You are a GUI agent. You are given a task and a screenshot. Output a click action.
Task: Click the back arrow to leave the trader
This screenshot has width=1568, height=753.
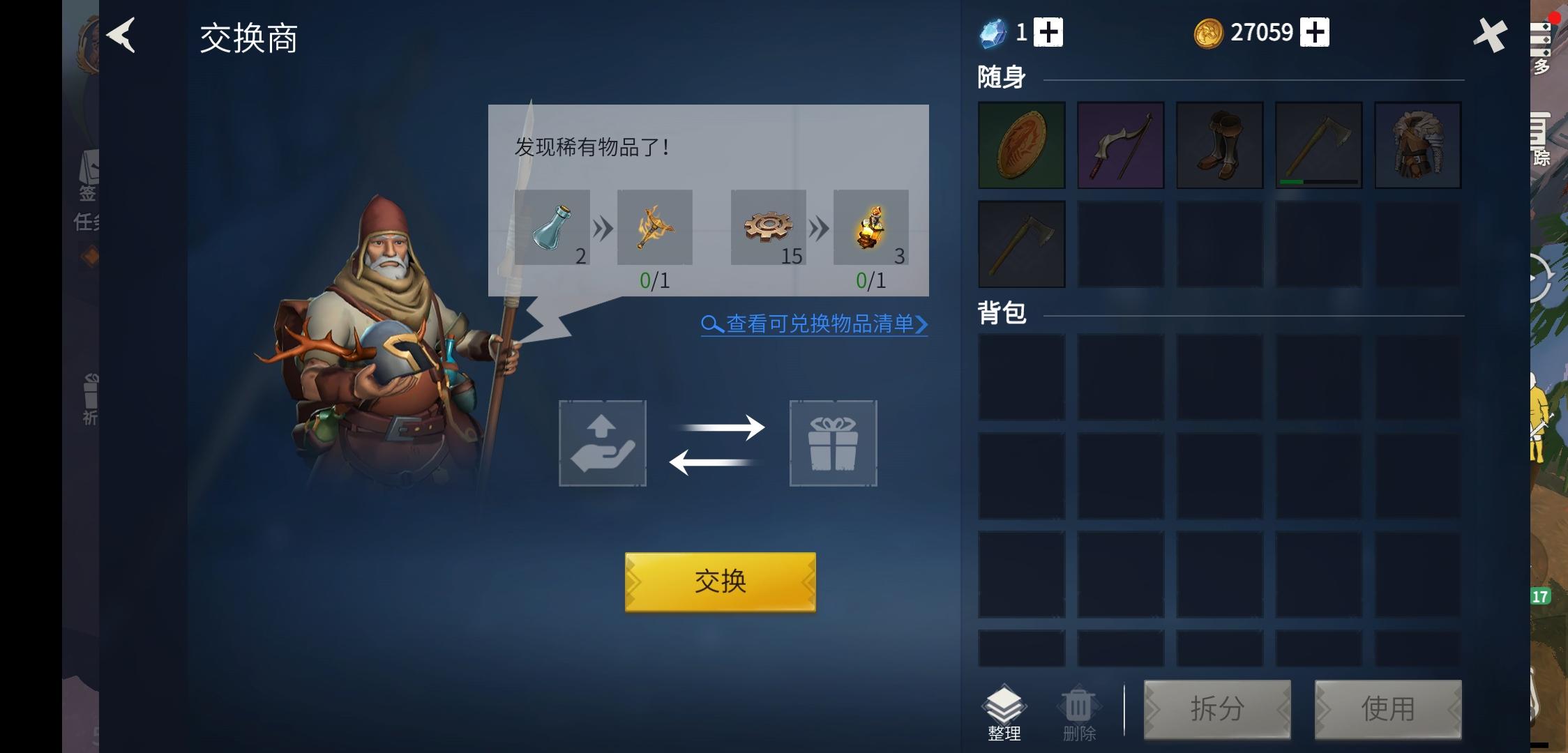pos(122,36)
